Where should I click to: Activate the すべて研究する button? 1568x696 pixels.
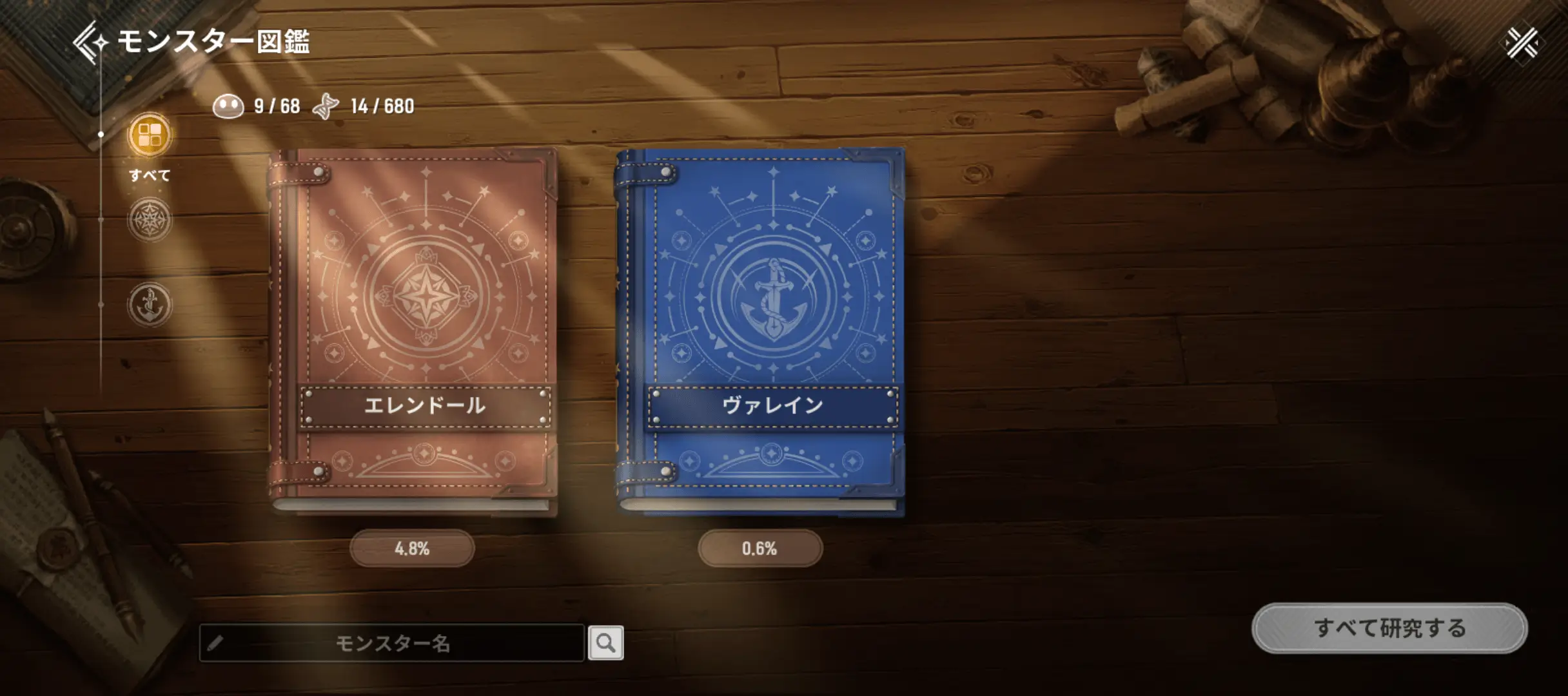[x=1389, y=628]
